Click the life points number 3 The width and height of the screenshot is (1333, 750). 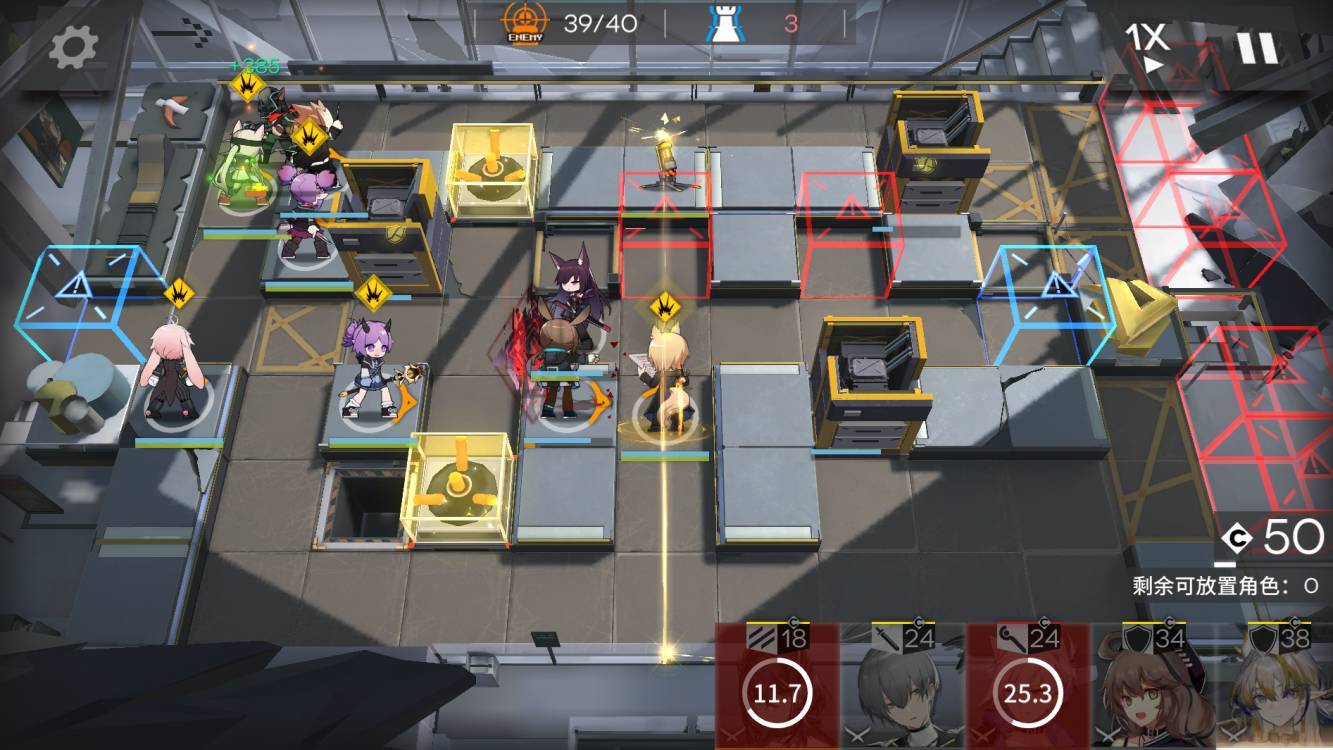click(x=793, y=22)
